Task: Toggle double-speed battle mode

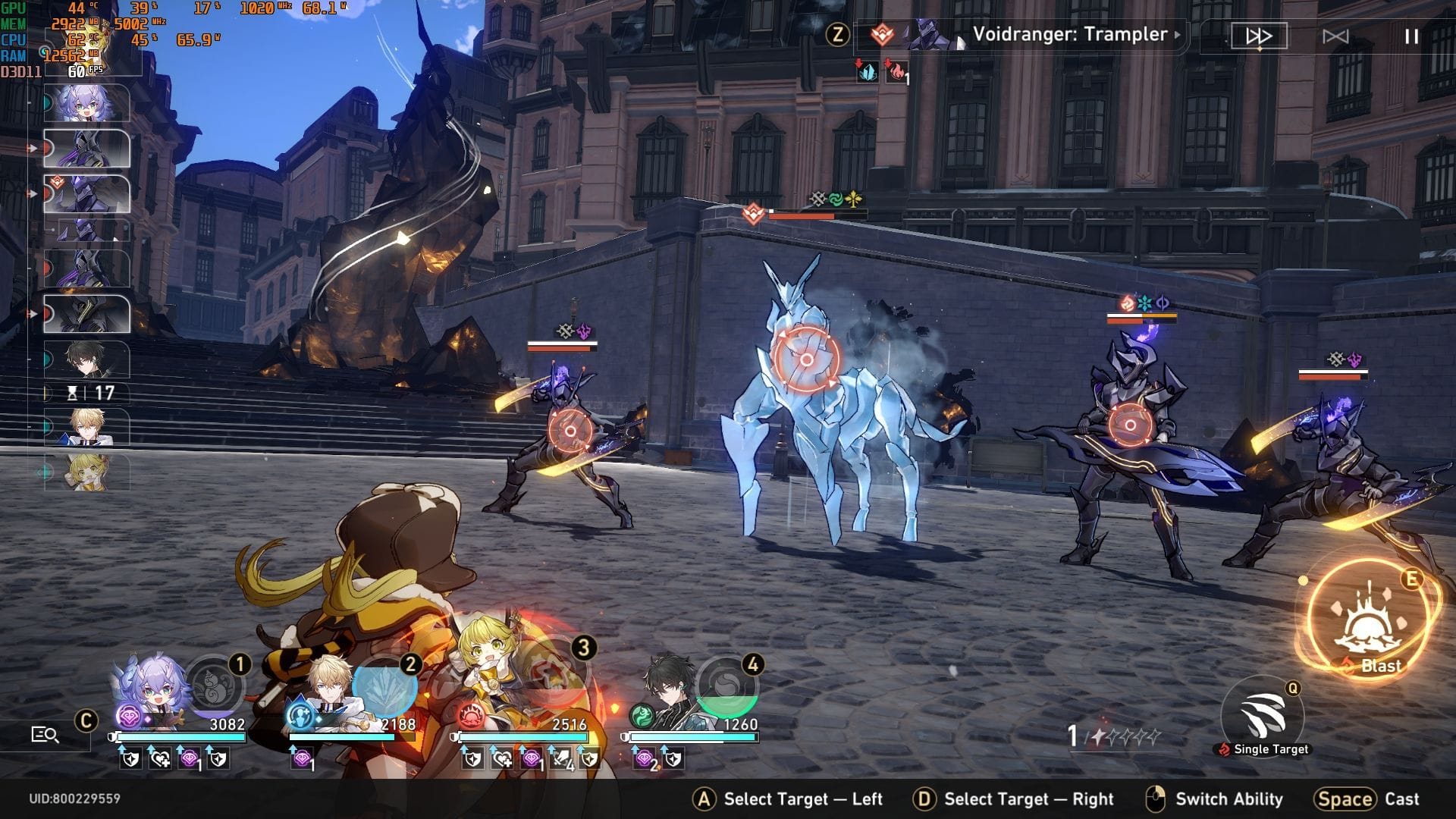Action: pyautogui.click(x=1260, y=35)
